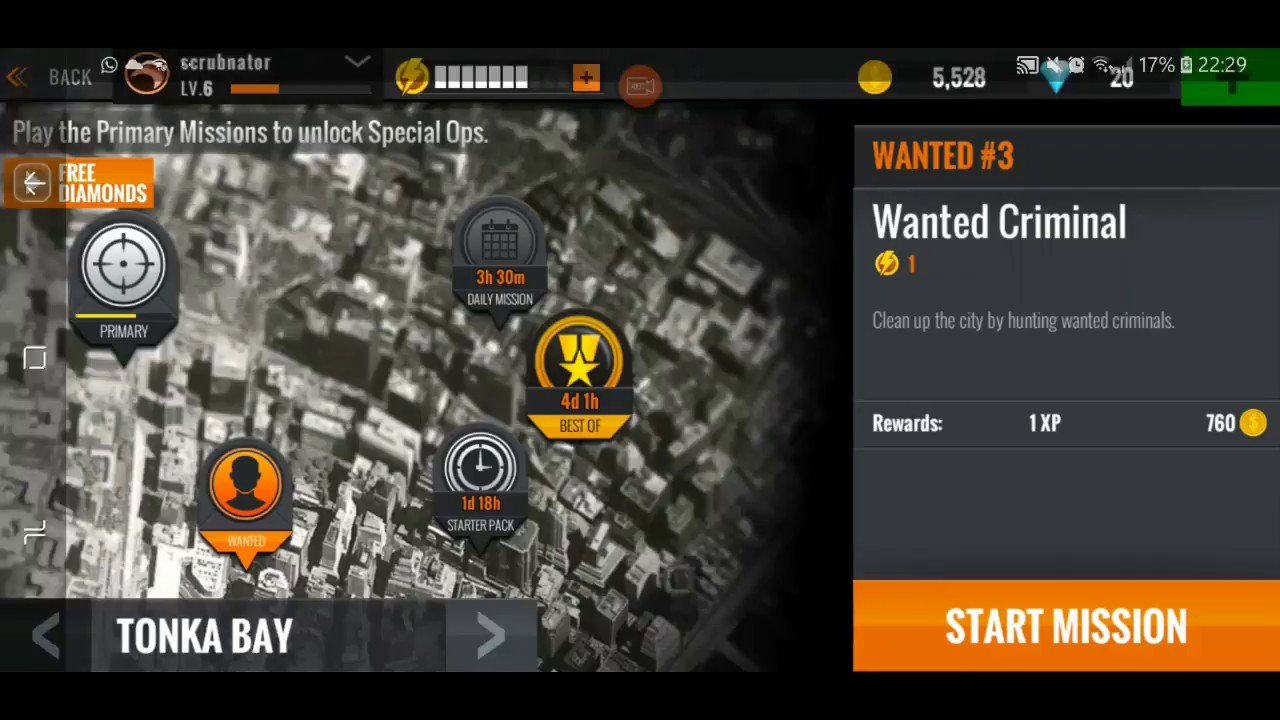Tap the red video record icon
The width and height of the screenshot is (1280, 720).
coord(640,85)
